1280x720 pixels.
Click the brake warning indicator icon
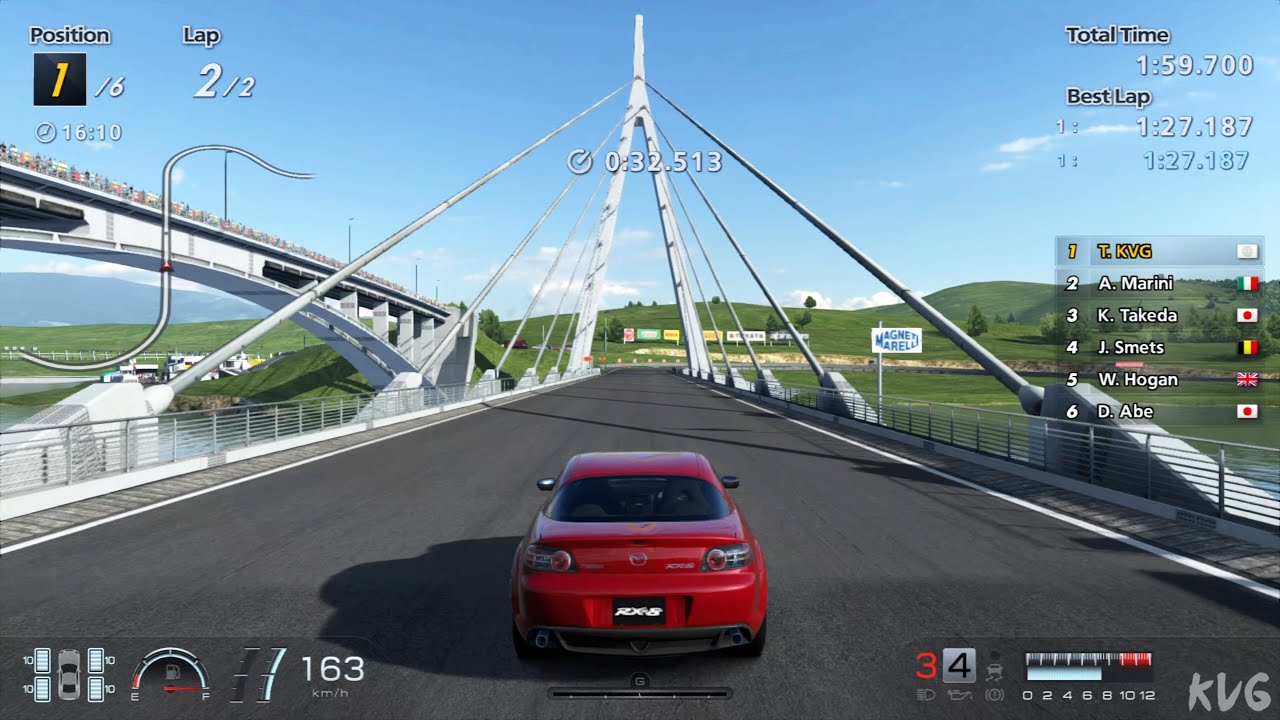(995, 693)
